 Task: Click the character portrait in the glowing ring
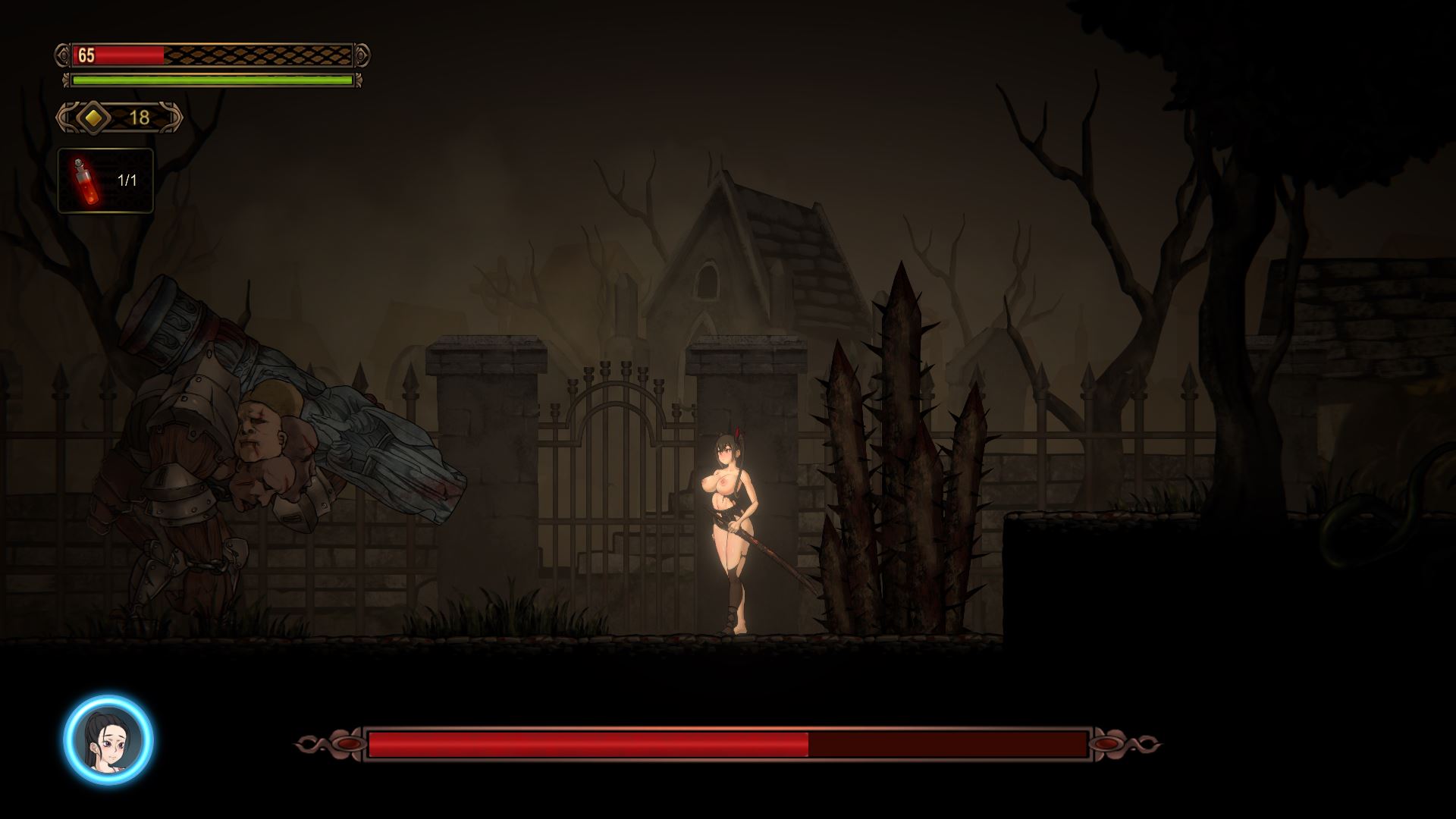pos(108,739)
